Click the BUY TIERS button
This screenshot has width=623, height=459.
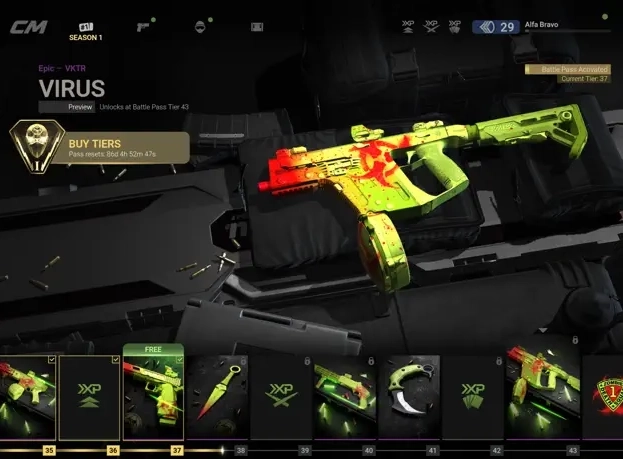coord(100,148)
